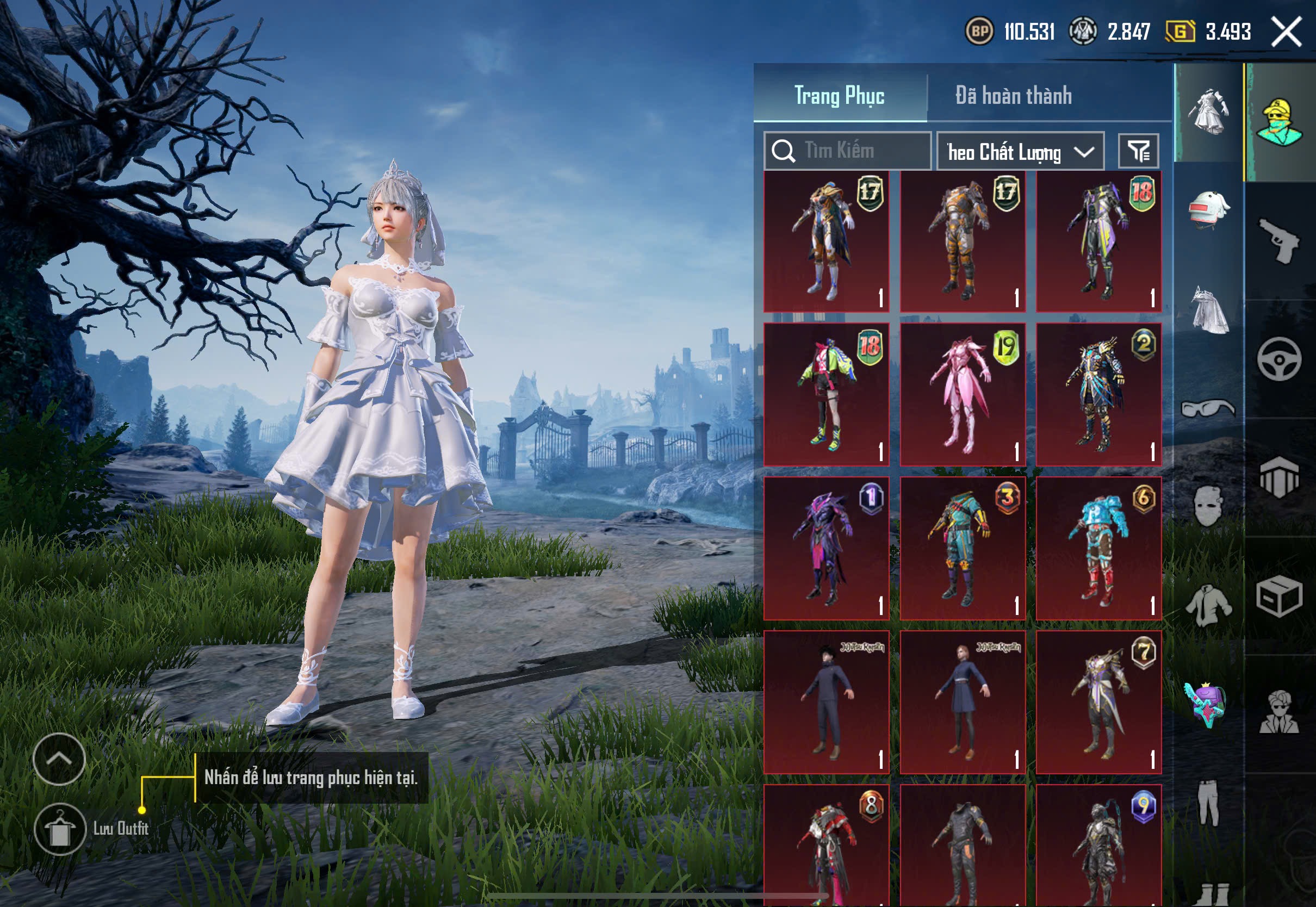Expand the round up-arrow button
Screen dimensions: 1316x907
(x=59, y=759)
